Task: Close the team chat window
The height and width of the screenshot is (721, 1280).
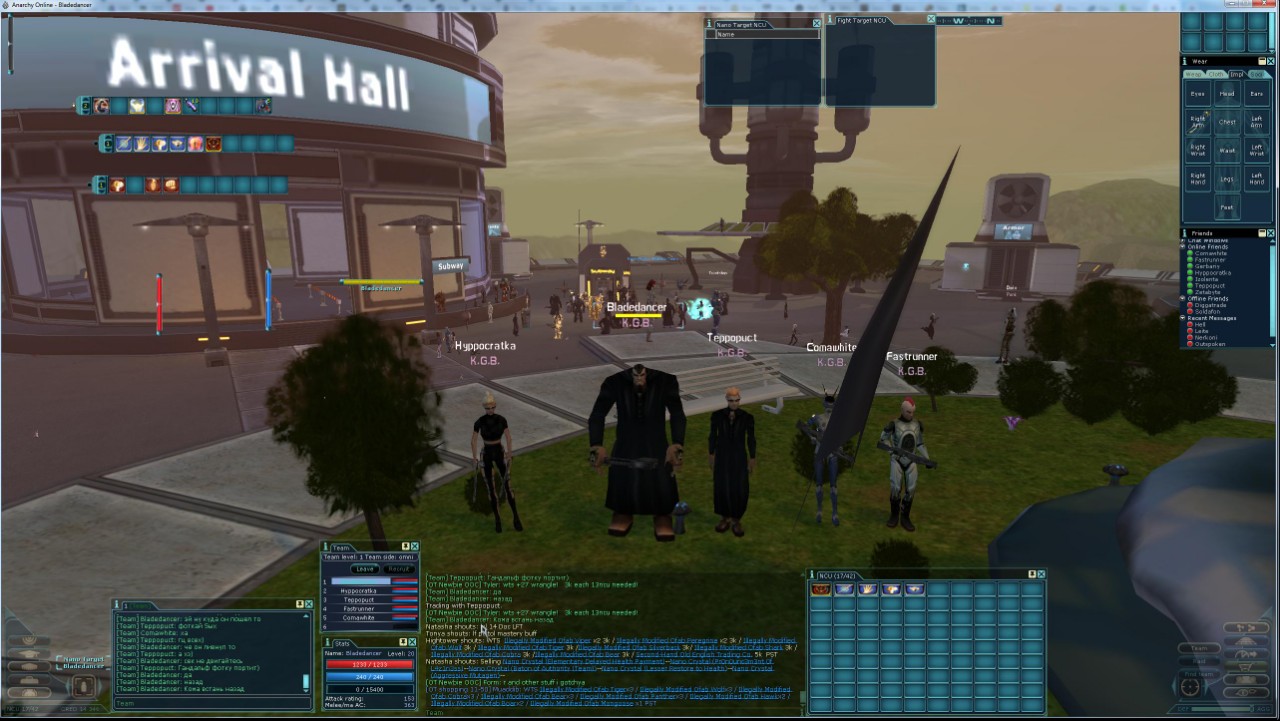Action: [309, 604]
